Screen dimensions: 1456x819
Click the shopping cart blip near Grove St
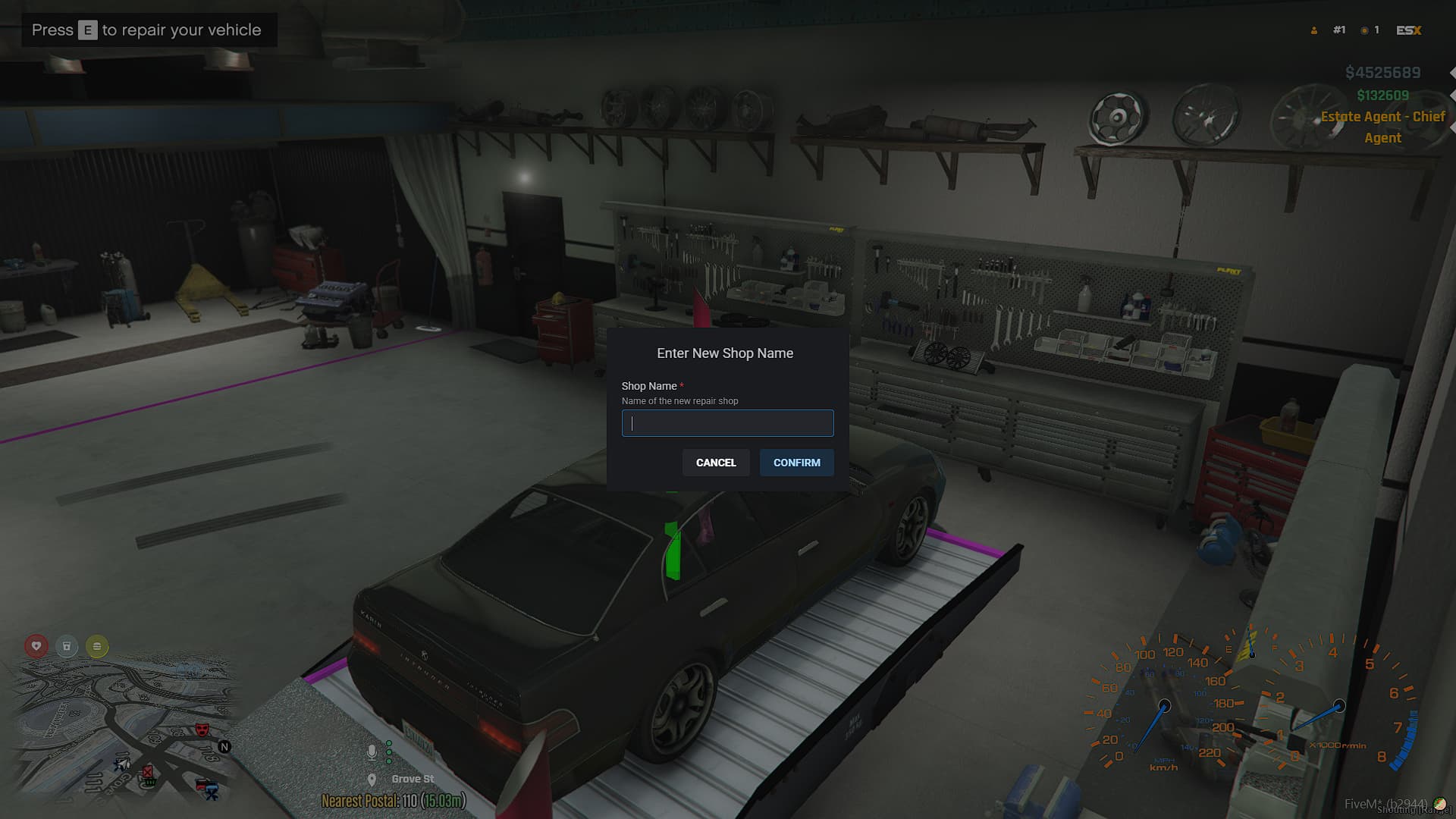tap(149, 781)
